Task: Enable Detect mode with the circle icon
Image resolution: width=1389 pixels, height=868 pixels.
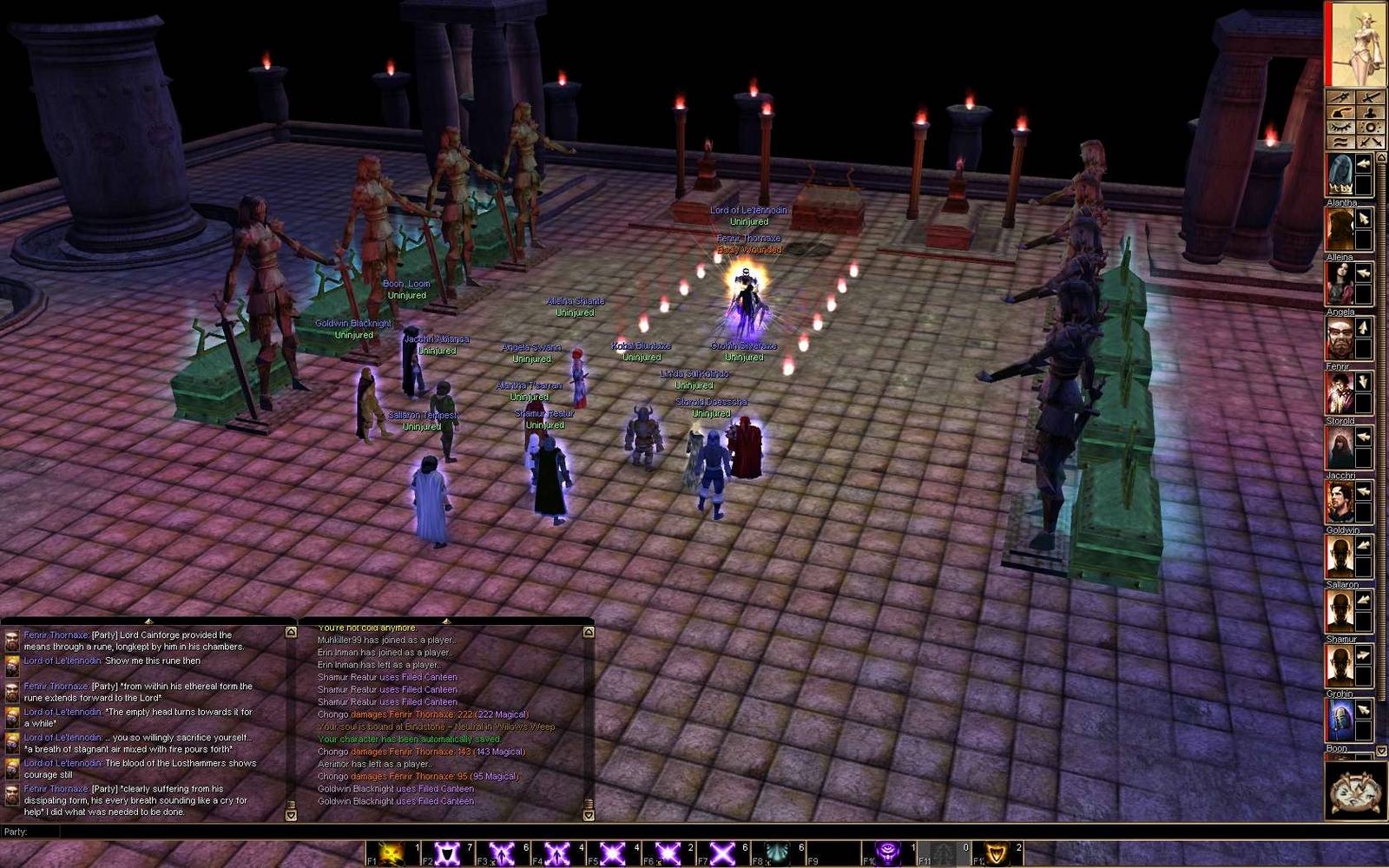Action: click(1370, 127)
